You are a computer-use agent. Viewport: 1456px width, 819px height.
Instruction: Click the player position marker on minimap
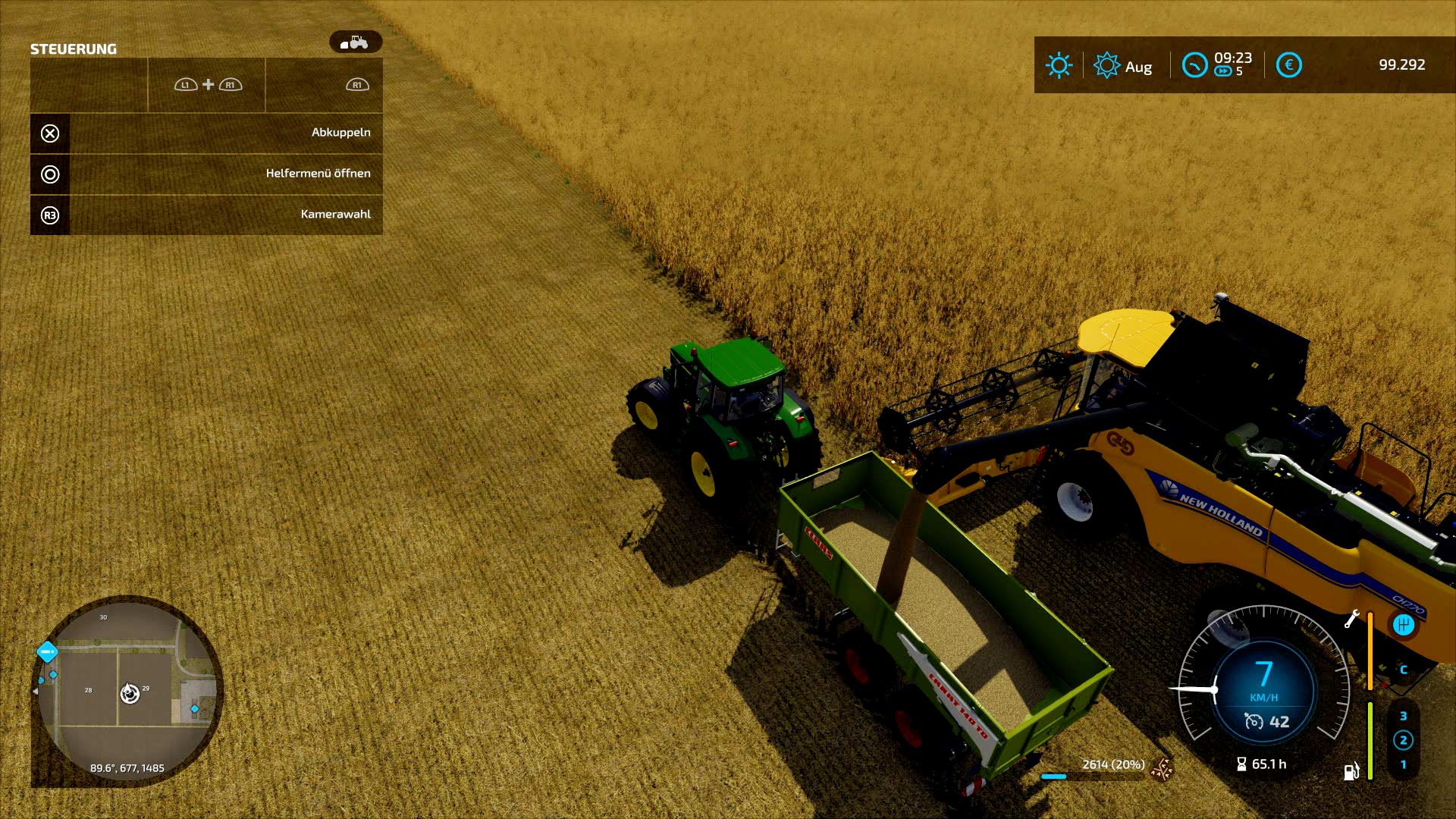pos(130,693)
